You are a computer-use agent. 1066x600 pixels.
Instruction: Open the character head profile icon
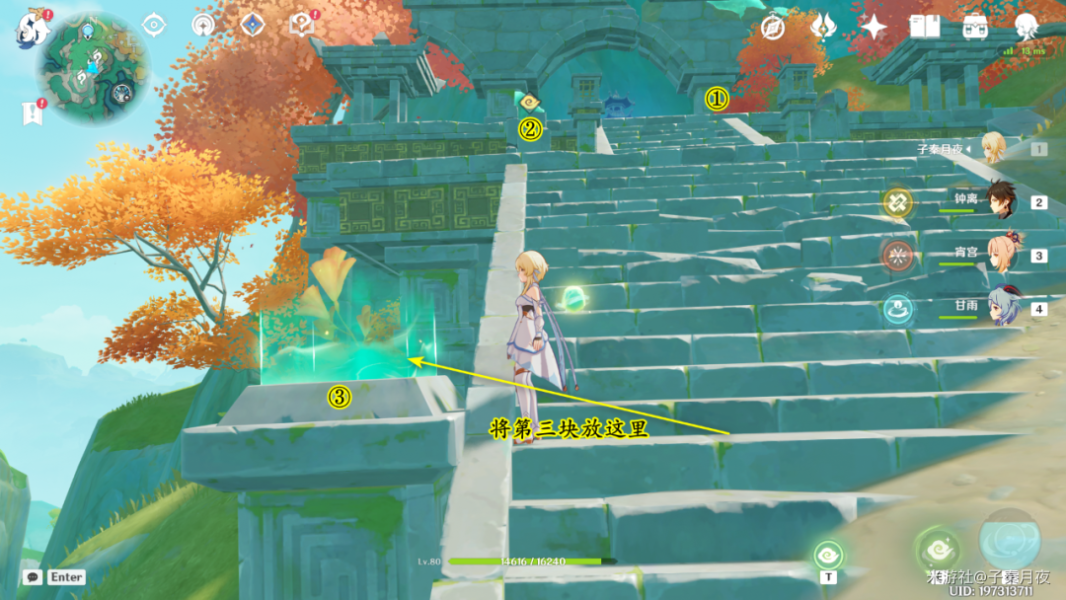coord(1026,27)
